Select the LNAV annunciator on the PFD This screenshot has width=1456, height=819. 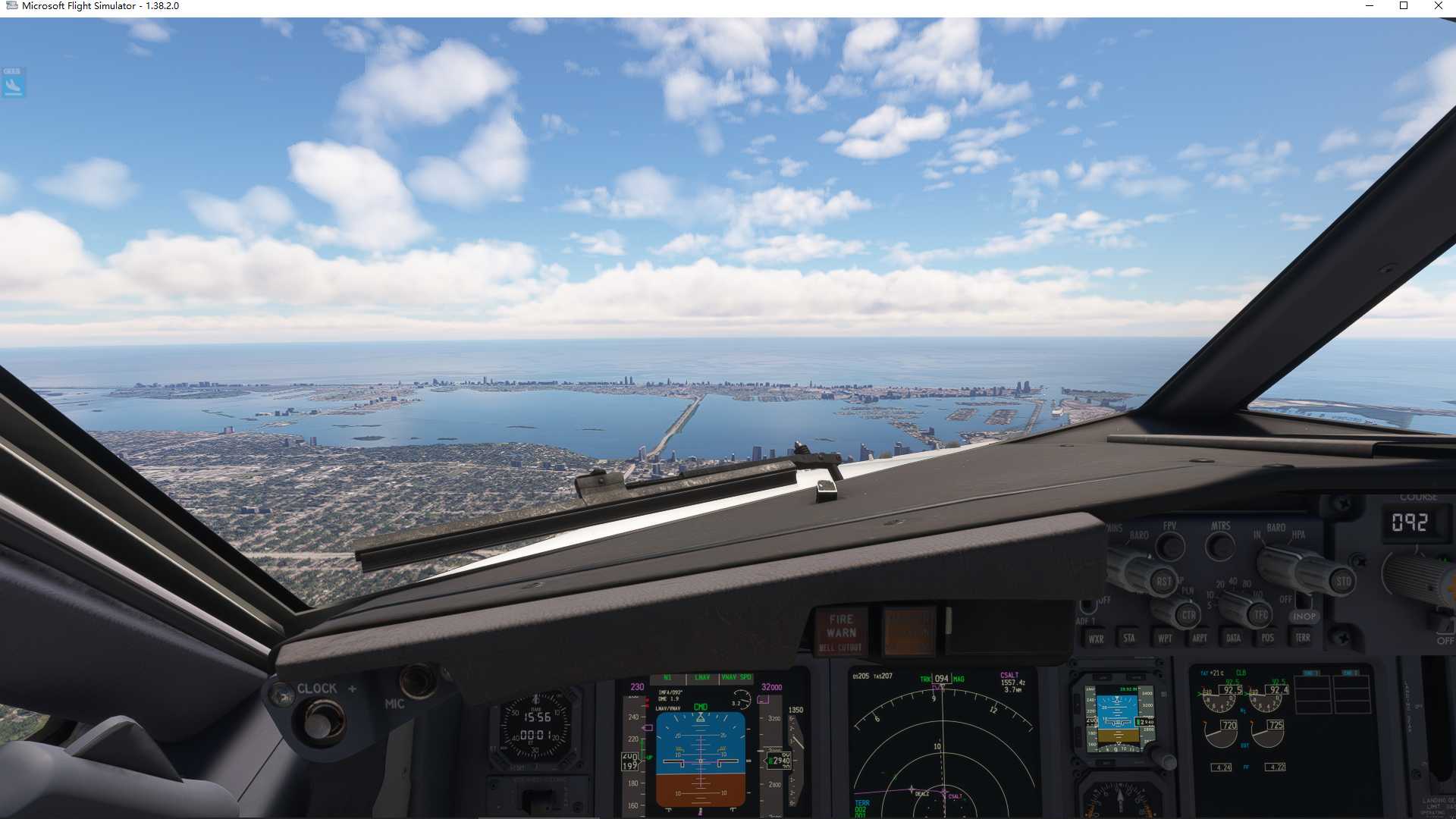pyautogui.click(x=701, y=677)
